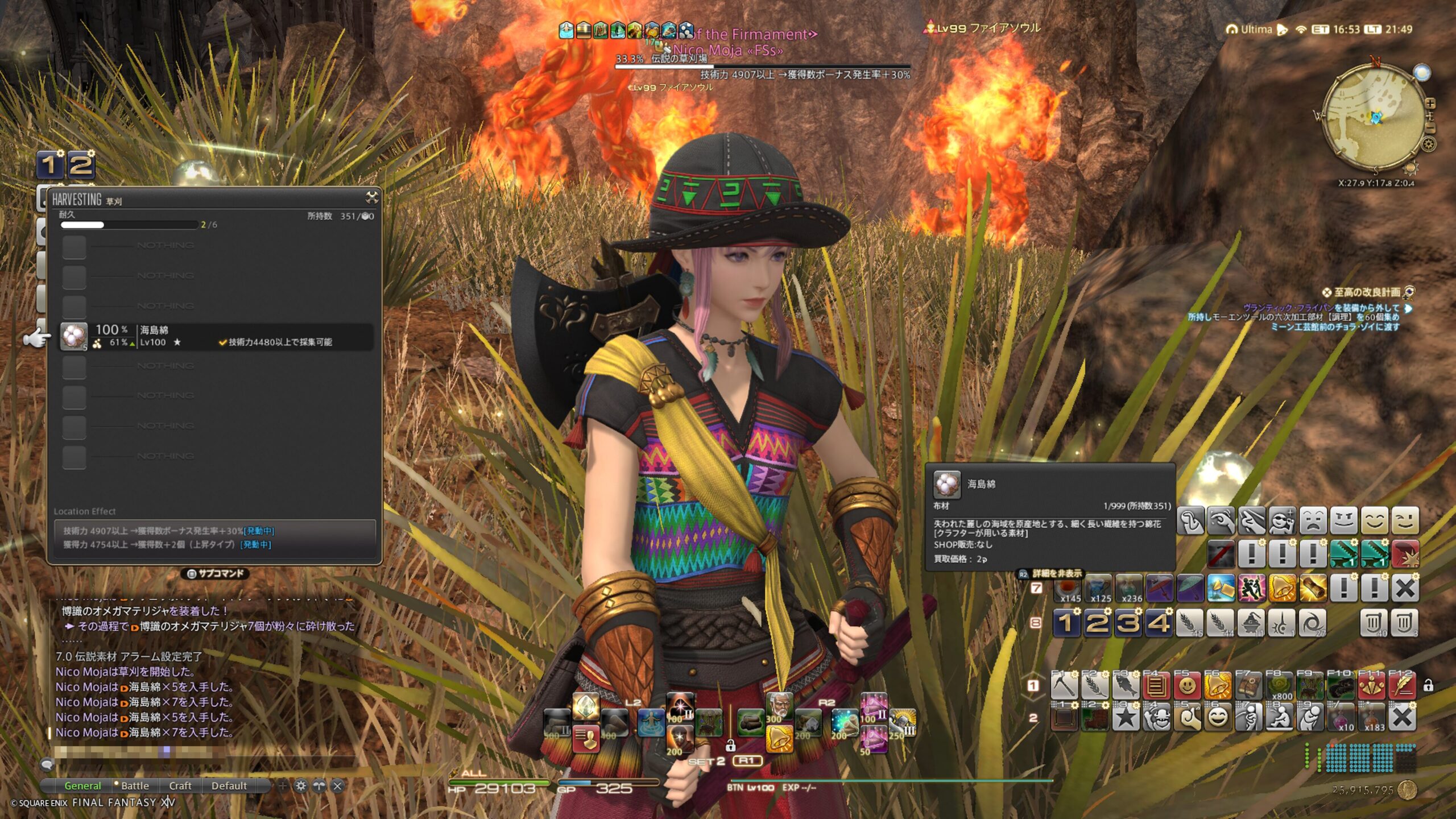Select the Default chat tab
This screenshot has height=819, width=1456.
pos(229,785)
